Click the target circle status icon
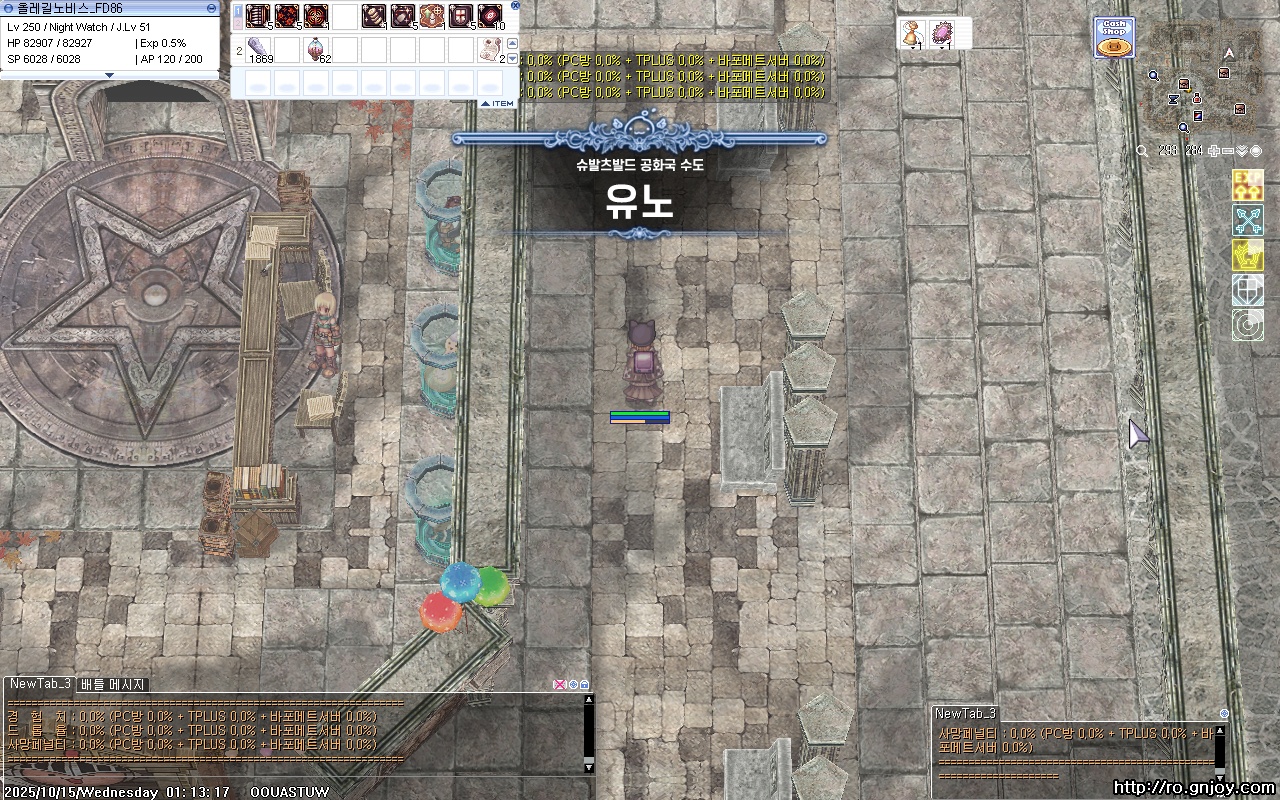The height and width of the screenshot is (800, 1280). pos(1247,325)
